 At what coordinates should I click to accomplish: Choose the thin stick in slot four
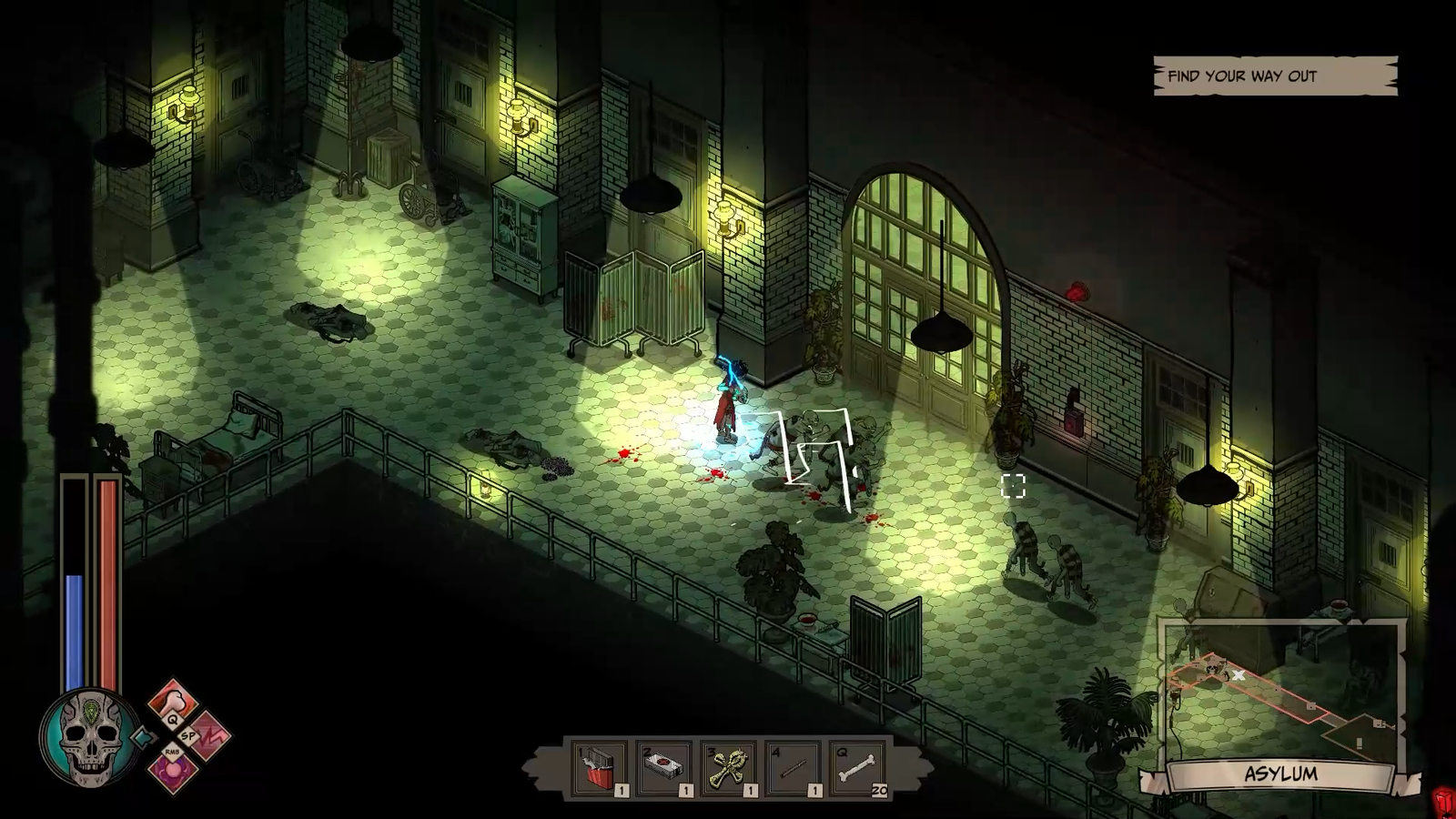click(x=794, y=770)
